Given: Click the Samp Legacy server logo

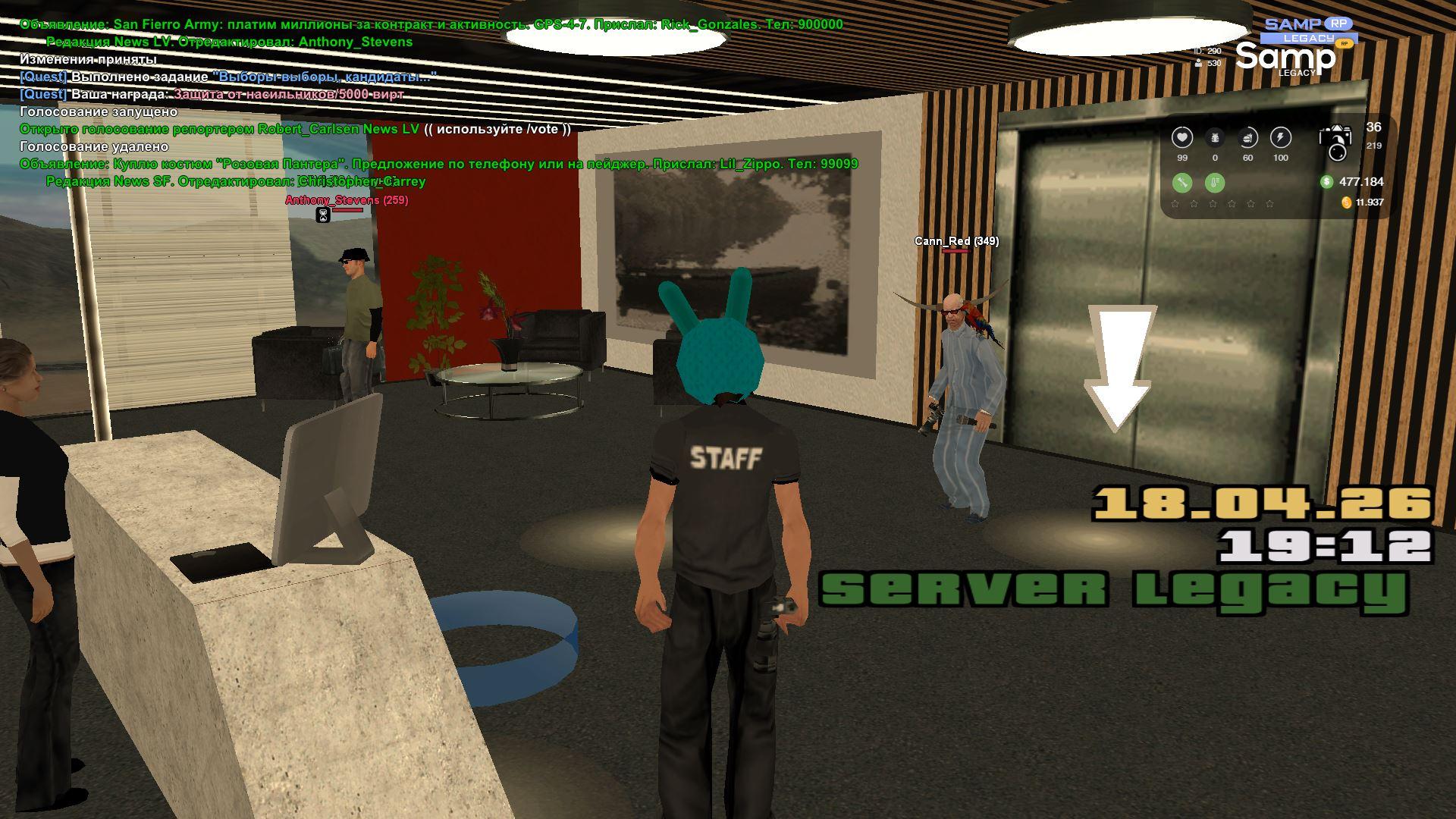Looking at the screenshot, I should tap(1295, 48).
